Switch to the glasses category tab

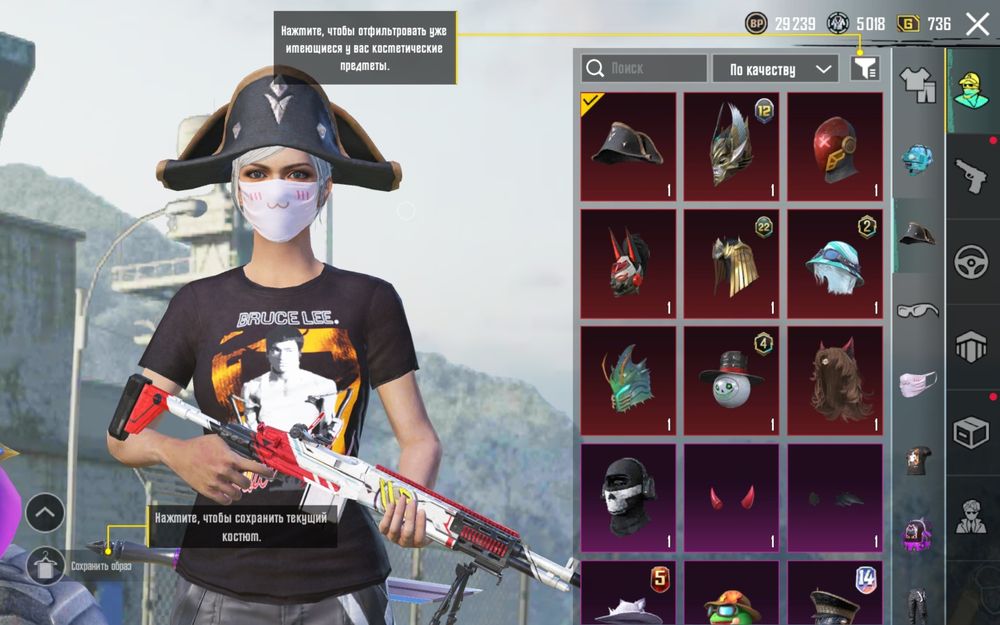coord(917,310)
